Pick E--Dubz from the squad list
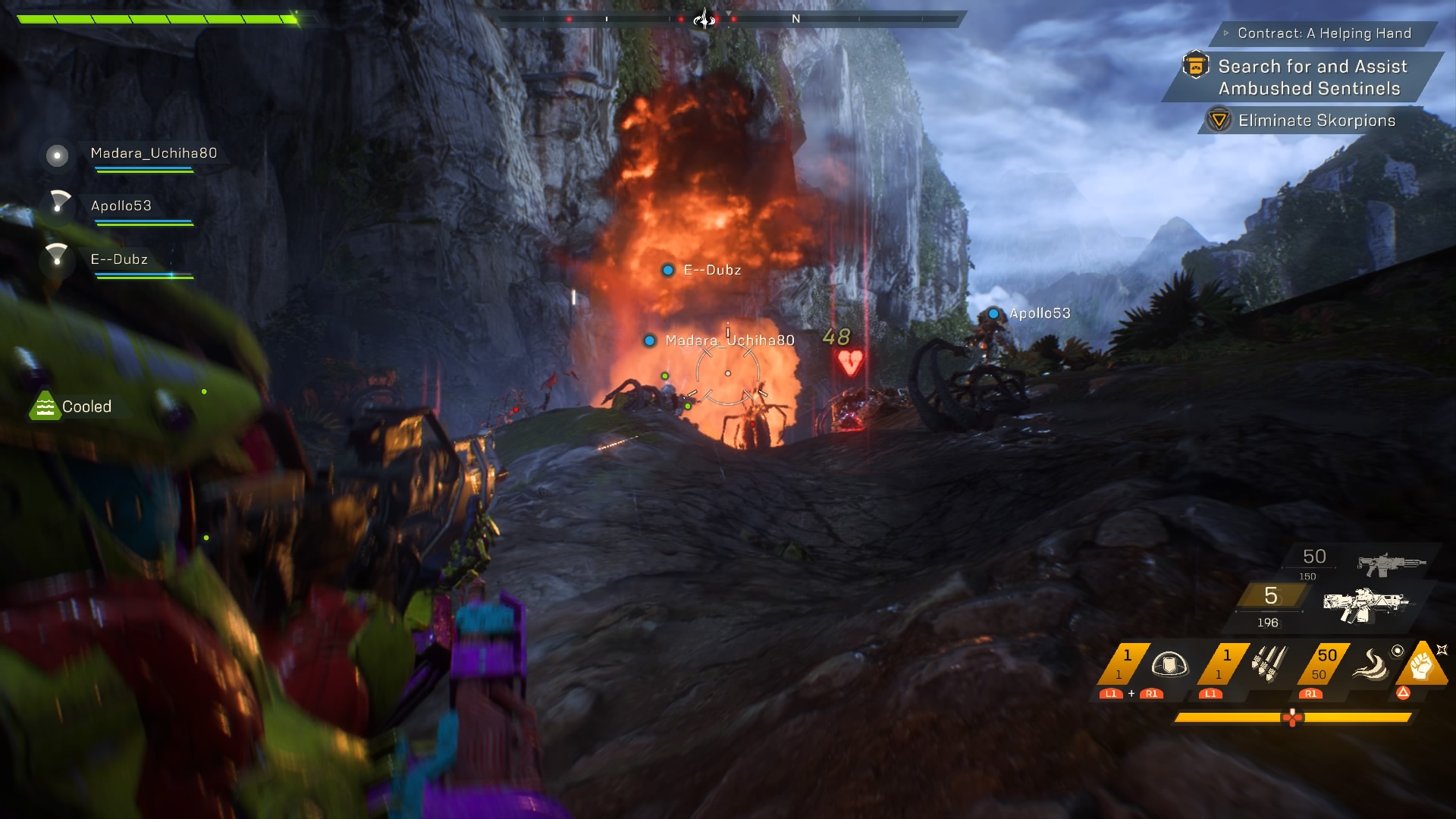The height and width of the screenshot is (819, 1456). click(119, 259)
